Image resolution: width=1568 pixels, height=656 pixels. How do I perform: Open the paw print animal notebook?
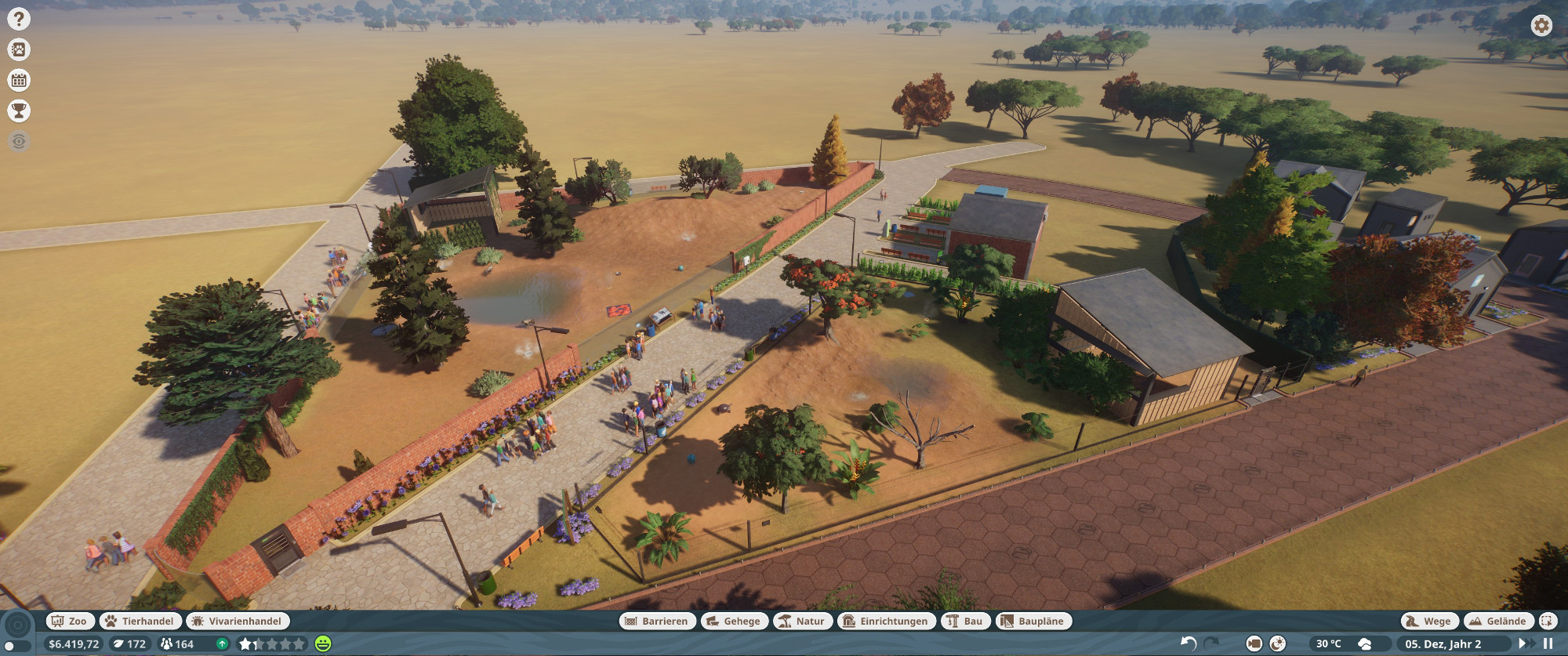tap(18, 50)
